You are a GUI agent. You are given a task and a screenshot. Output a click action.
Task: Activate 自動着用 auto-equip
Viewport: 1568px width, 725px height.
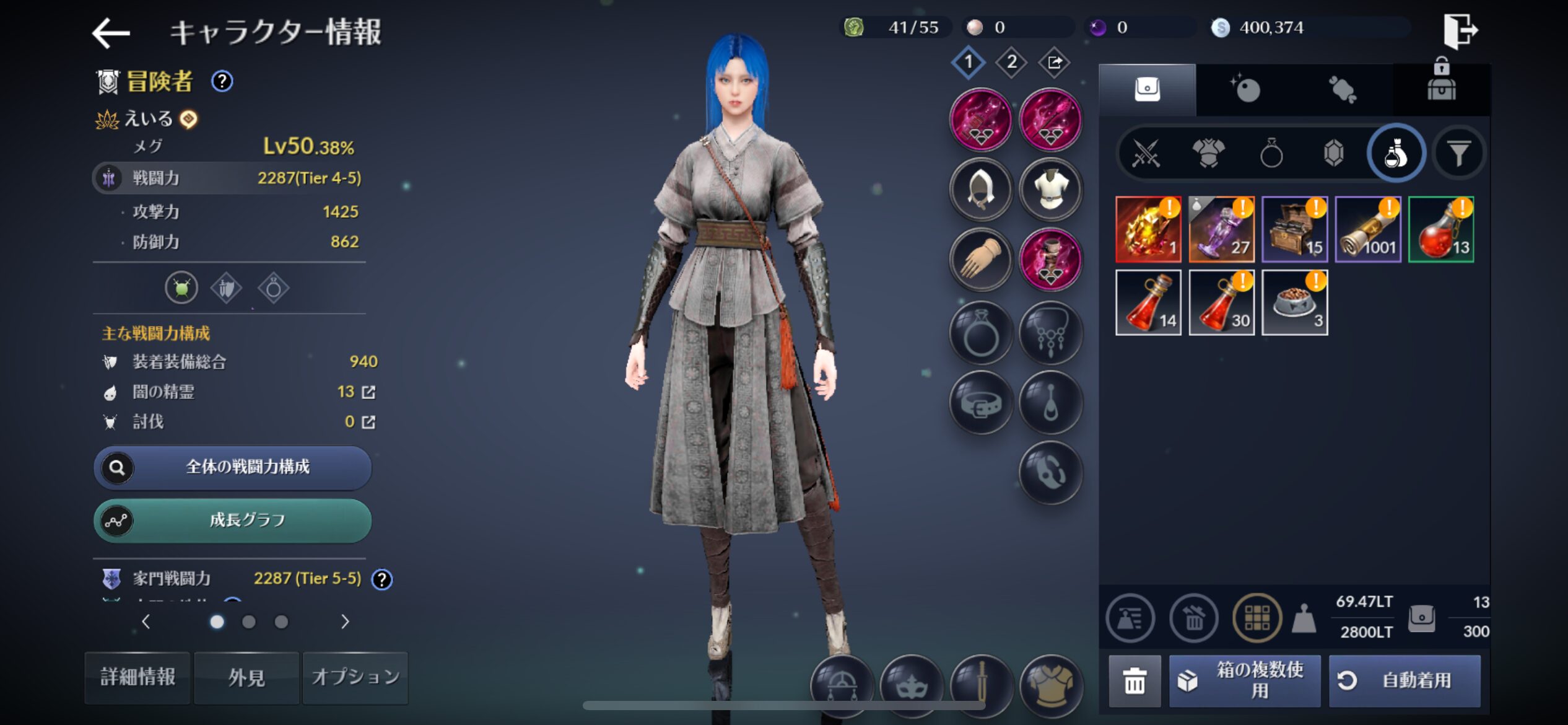[1405, 680]
